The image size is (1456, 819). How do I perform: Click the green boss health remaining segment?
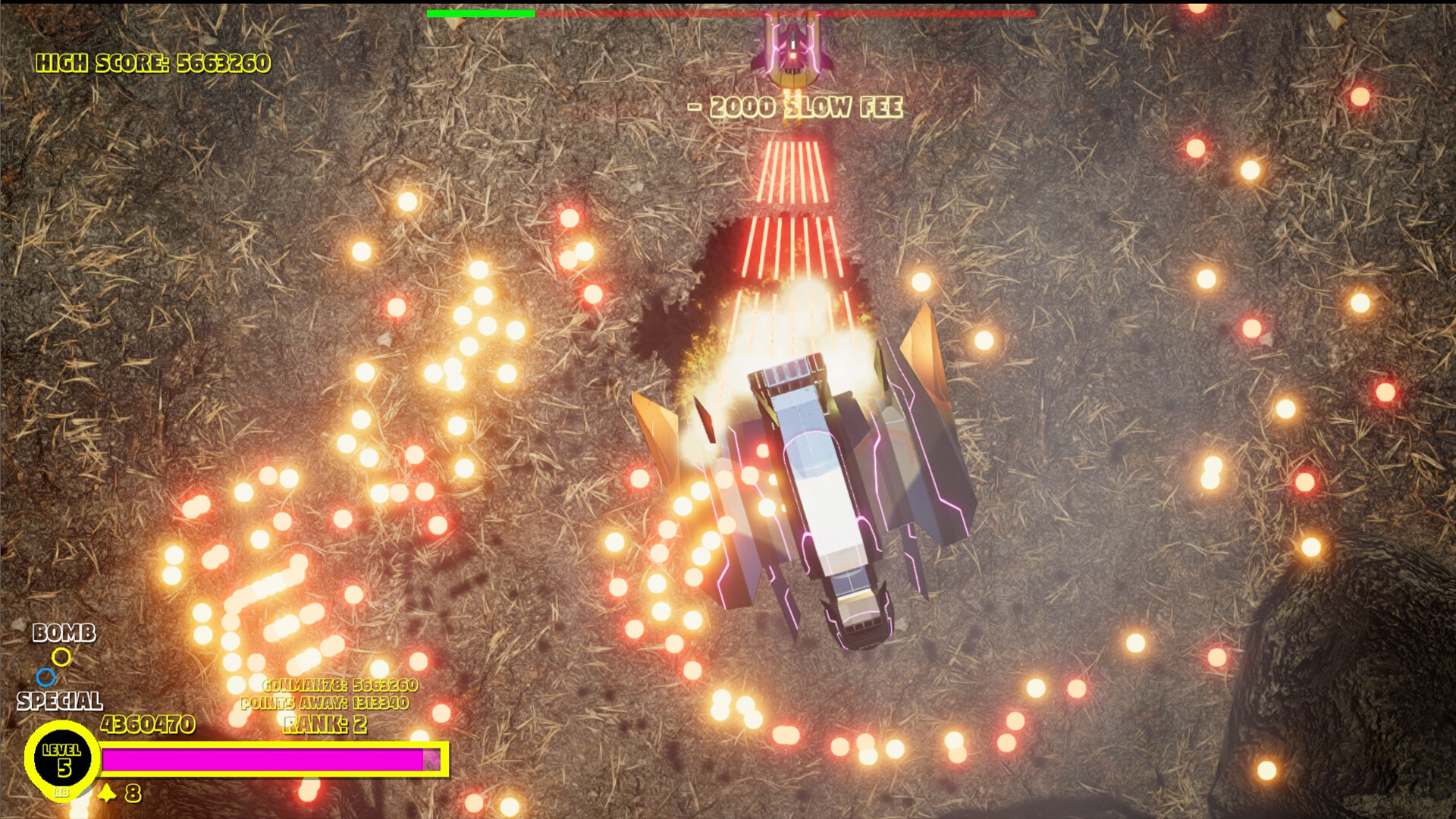[x=480, y=13]
